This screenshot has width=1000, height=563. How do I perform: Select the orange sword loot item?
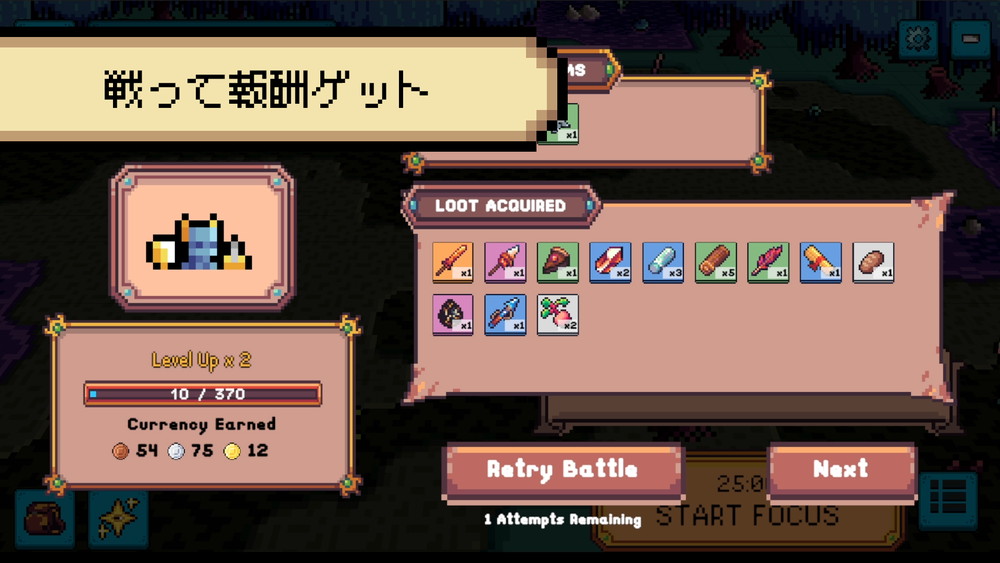click(453, 262)
